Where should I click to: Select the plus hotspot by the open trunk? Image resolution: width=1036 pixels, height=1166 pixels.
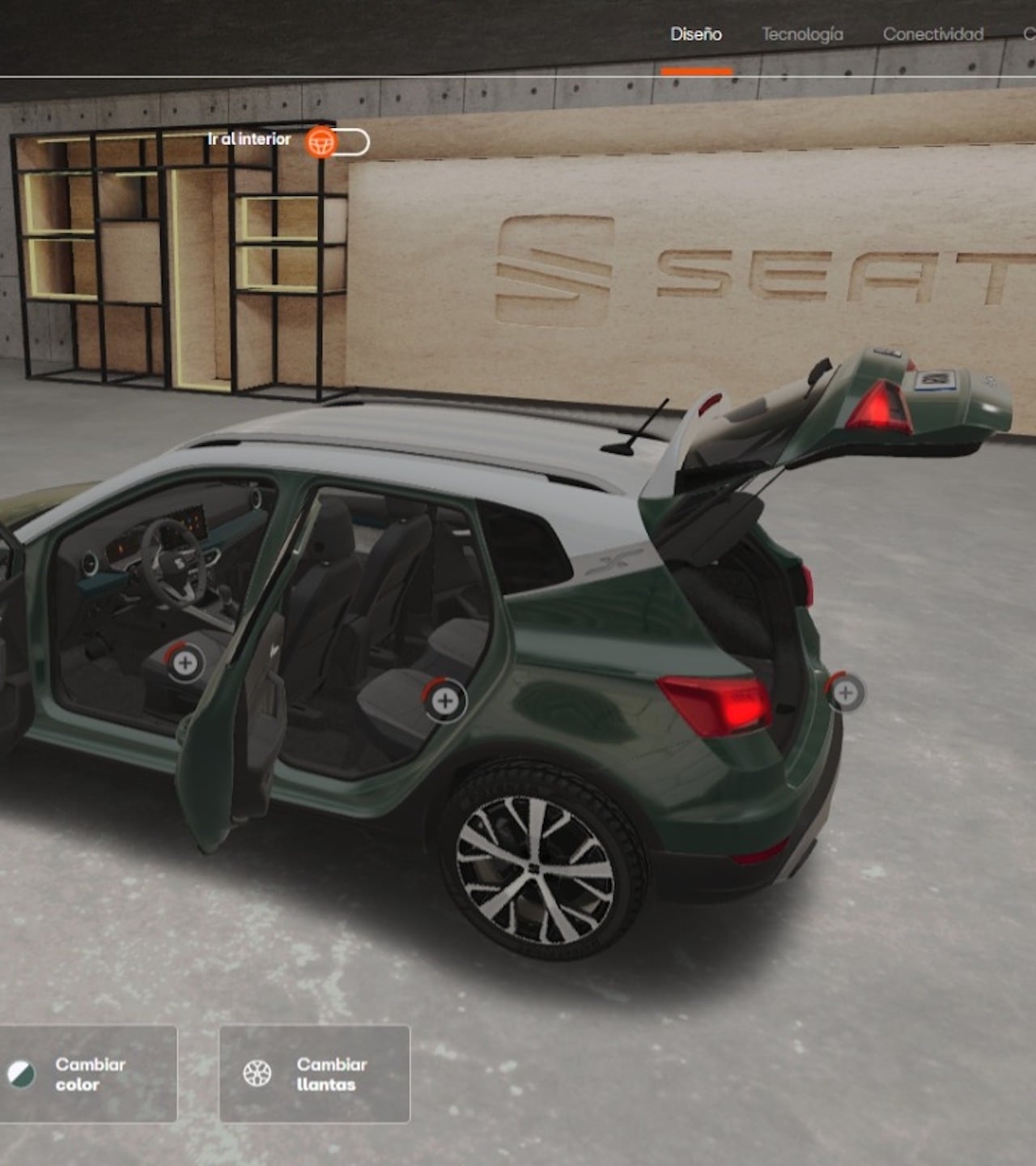(845, 692)
